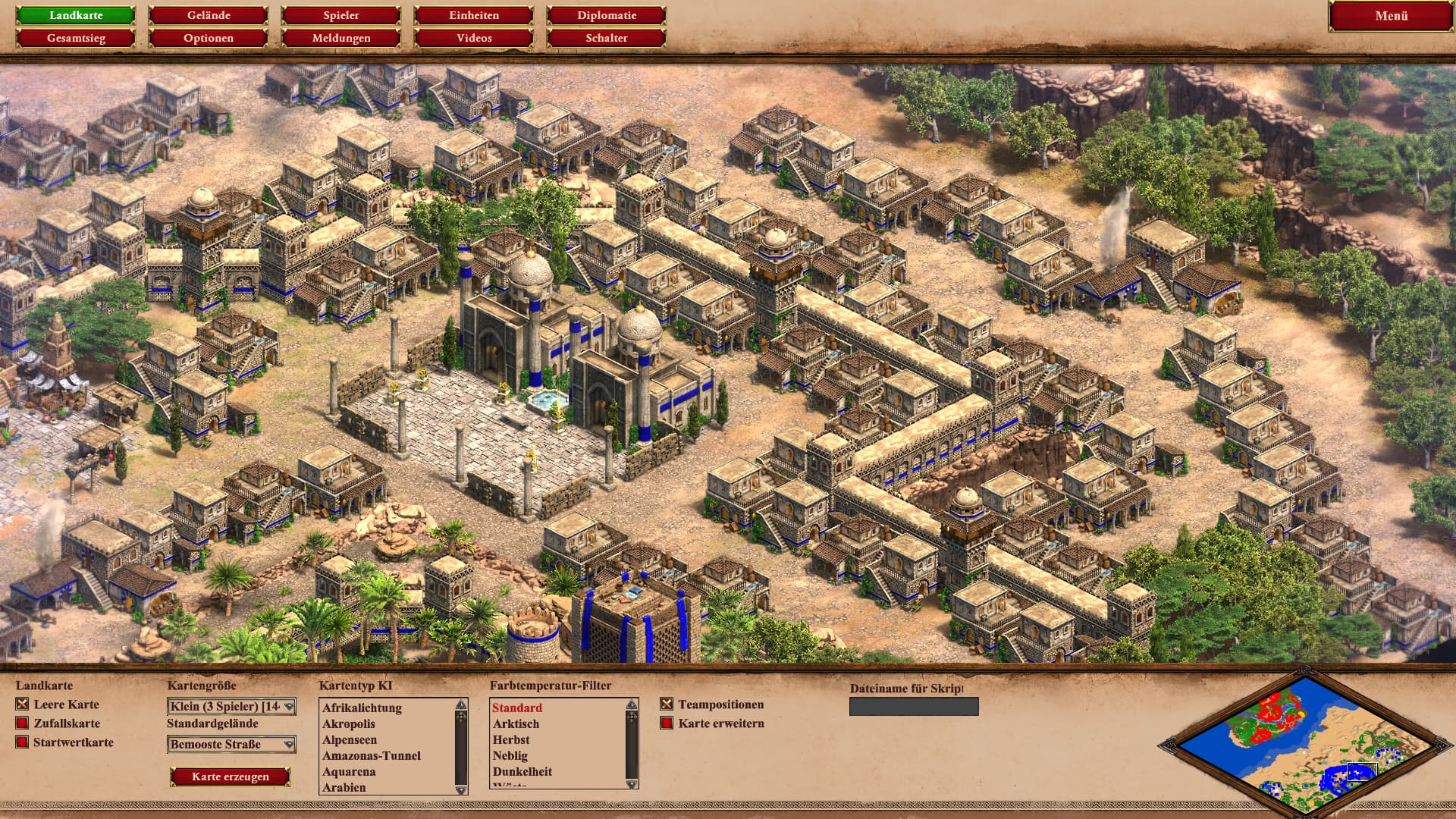Open the Standardgelände dropdown
Viewport: 1456px width, 819px height.
[x=231, y=745]
